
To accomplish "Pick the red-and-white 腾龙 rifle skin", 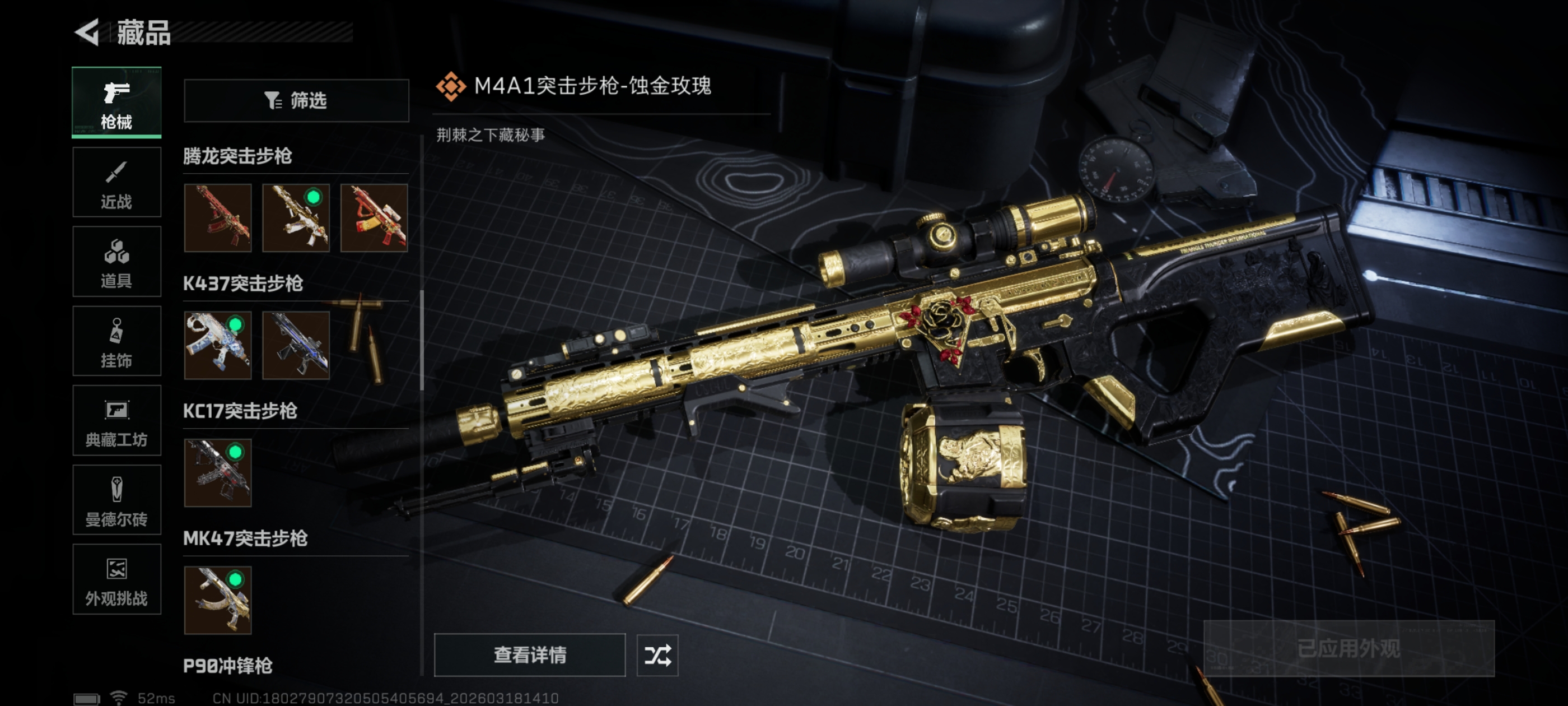I will pyautogui.click(x=374, y=218).
